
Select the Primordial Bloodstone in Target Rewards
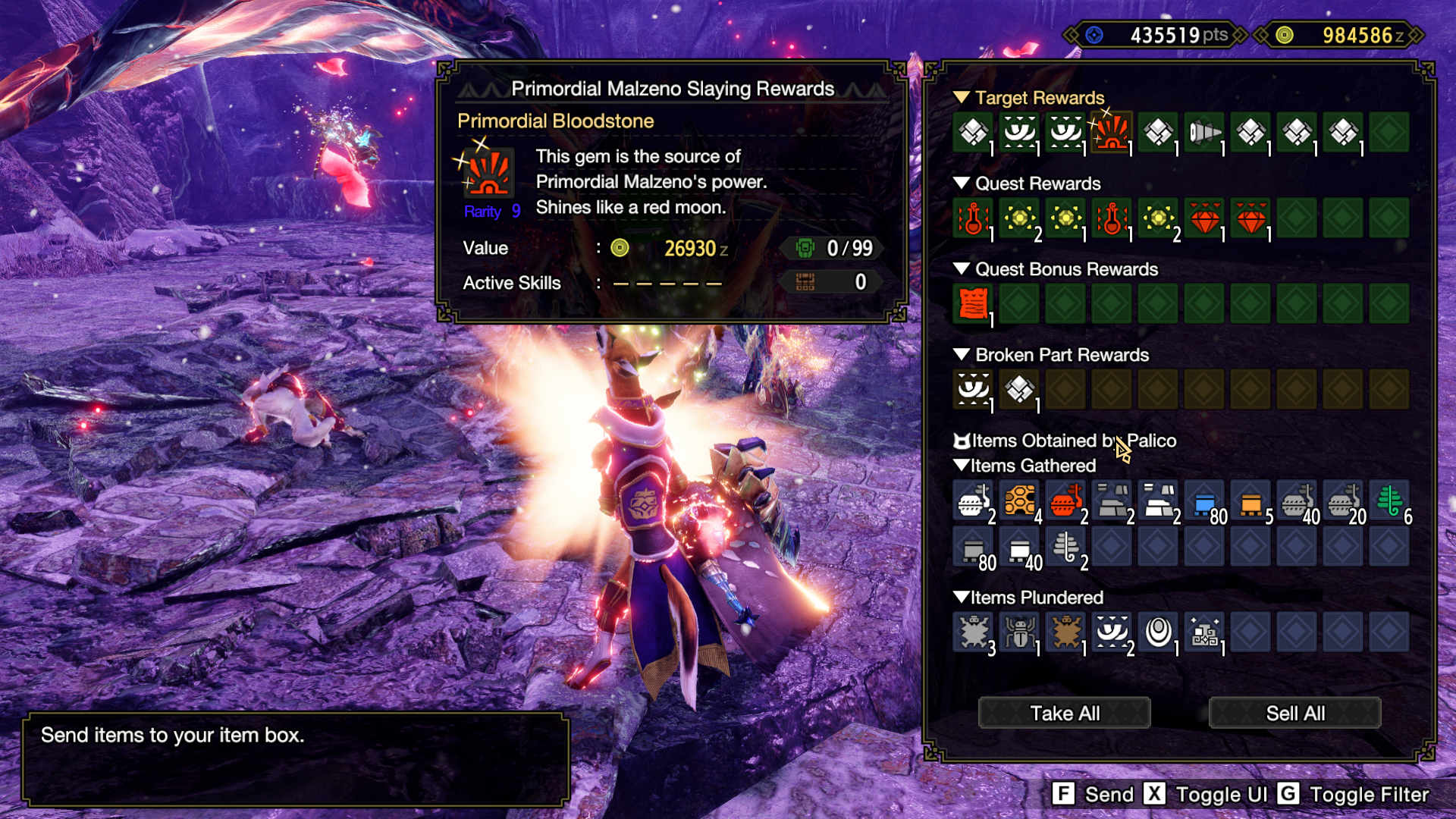[x=1112, y=133]
